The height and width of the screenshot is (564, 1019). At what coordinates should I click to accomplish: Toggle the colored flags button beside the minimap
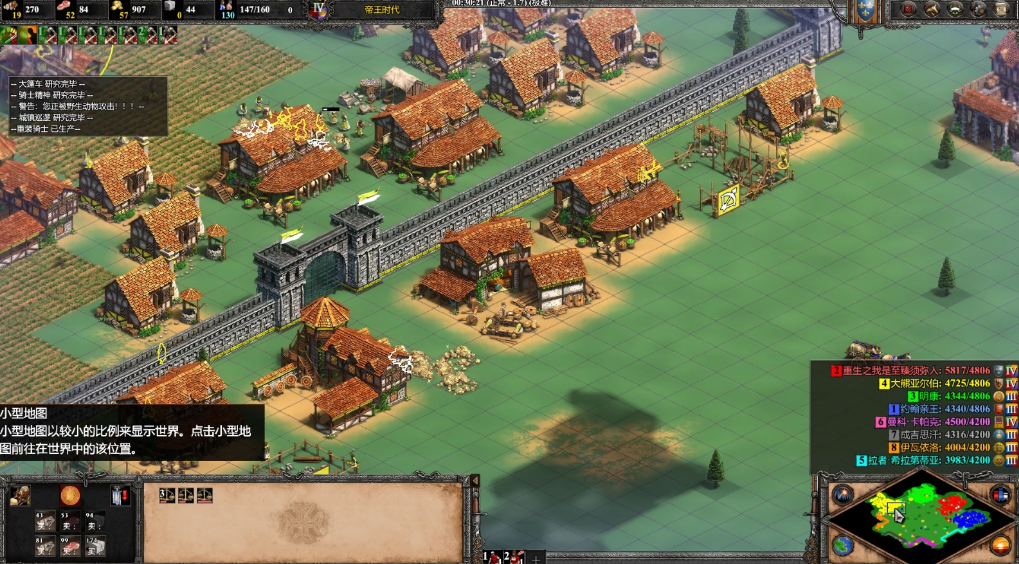point(1000,495)
